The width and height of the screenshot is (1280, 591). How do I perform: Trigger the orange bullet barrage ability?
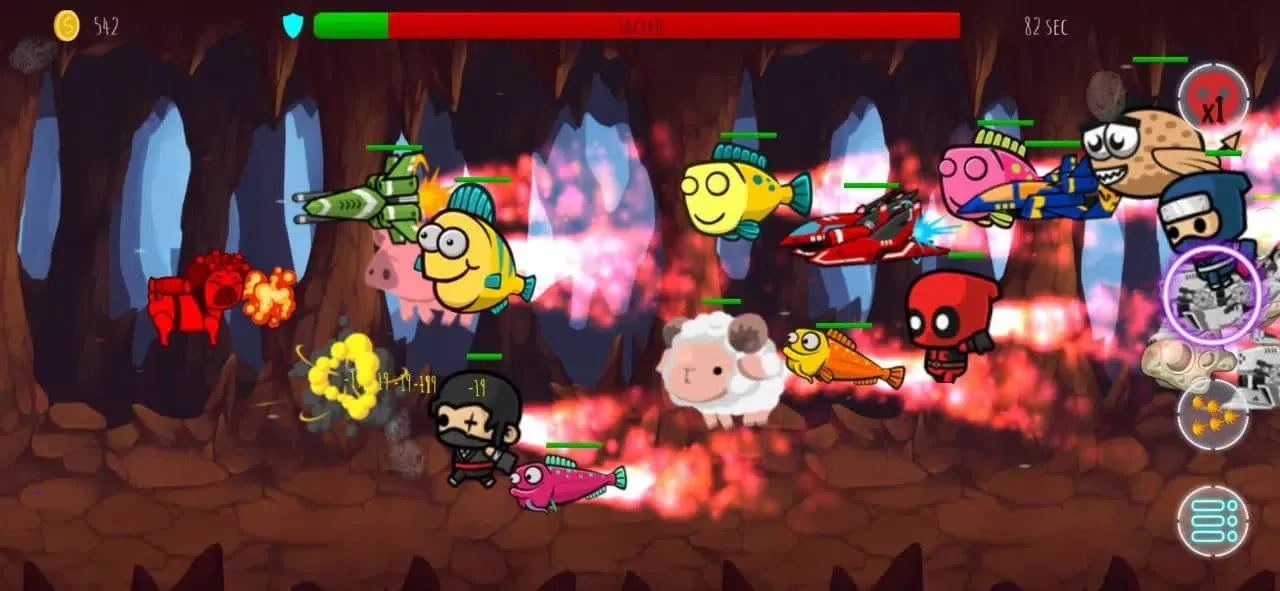[1213, 414]
